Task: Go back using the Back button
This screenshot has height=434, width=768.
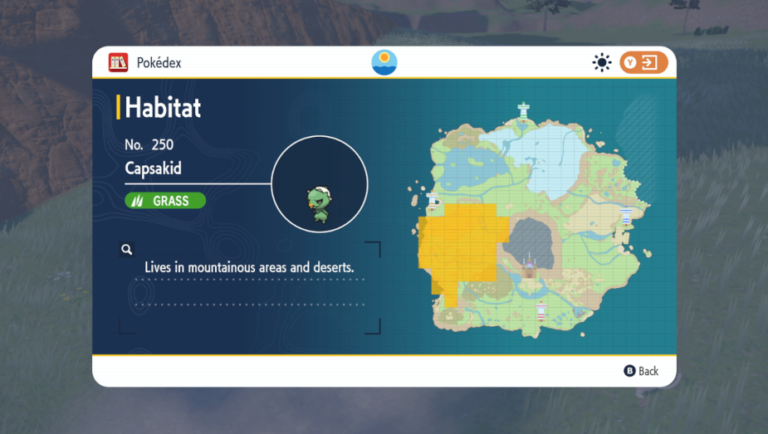Action: [642, 371]
